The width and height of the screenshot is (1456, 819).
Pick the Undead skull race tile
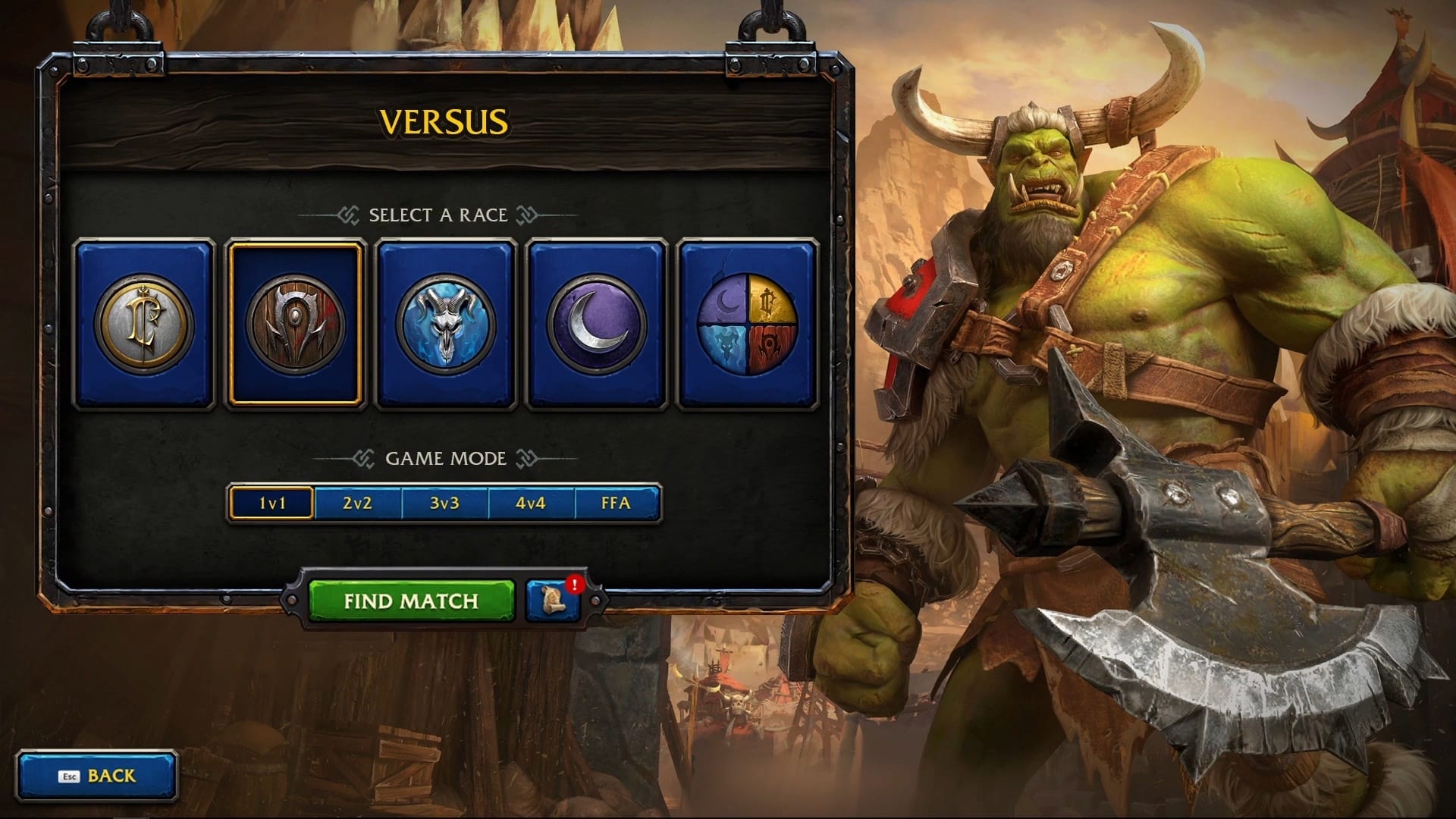click(x=446, y=325)
